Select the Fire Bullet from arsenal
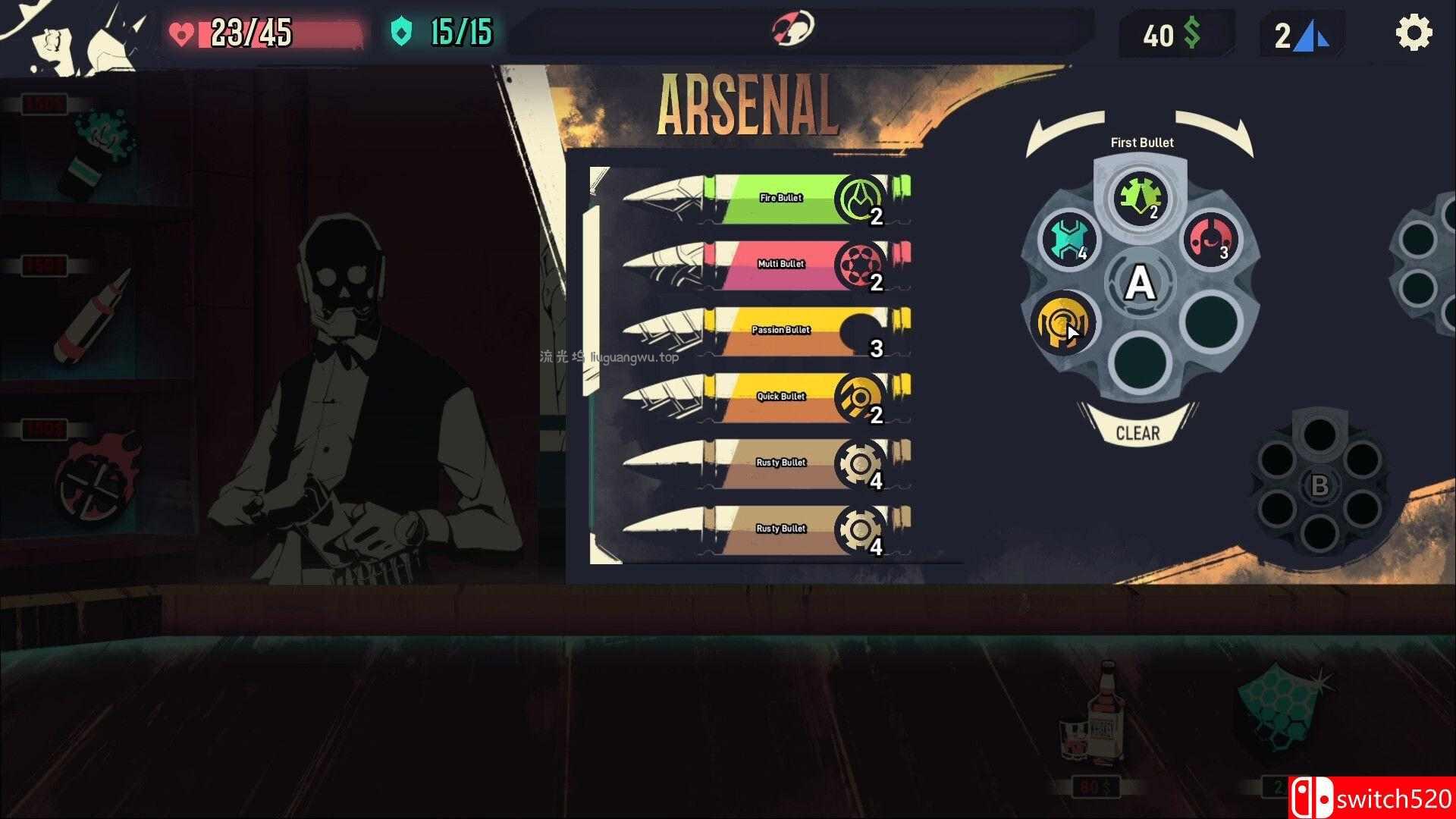The width and height of the screenshot is (1456, 819). [766, 199]
